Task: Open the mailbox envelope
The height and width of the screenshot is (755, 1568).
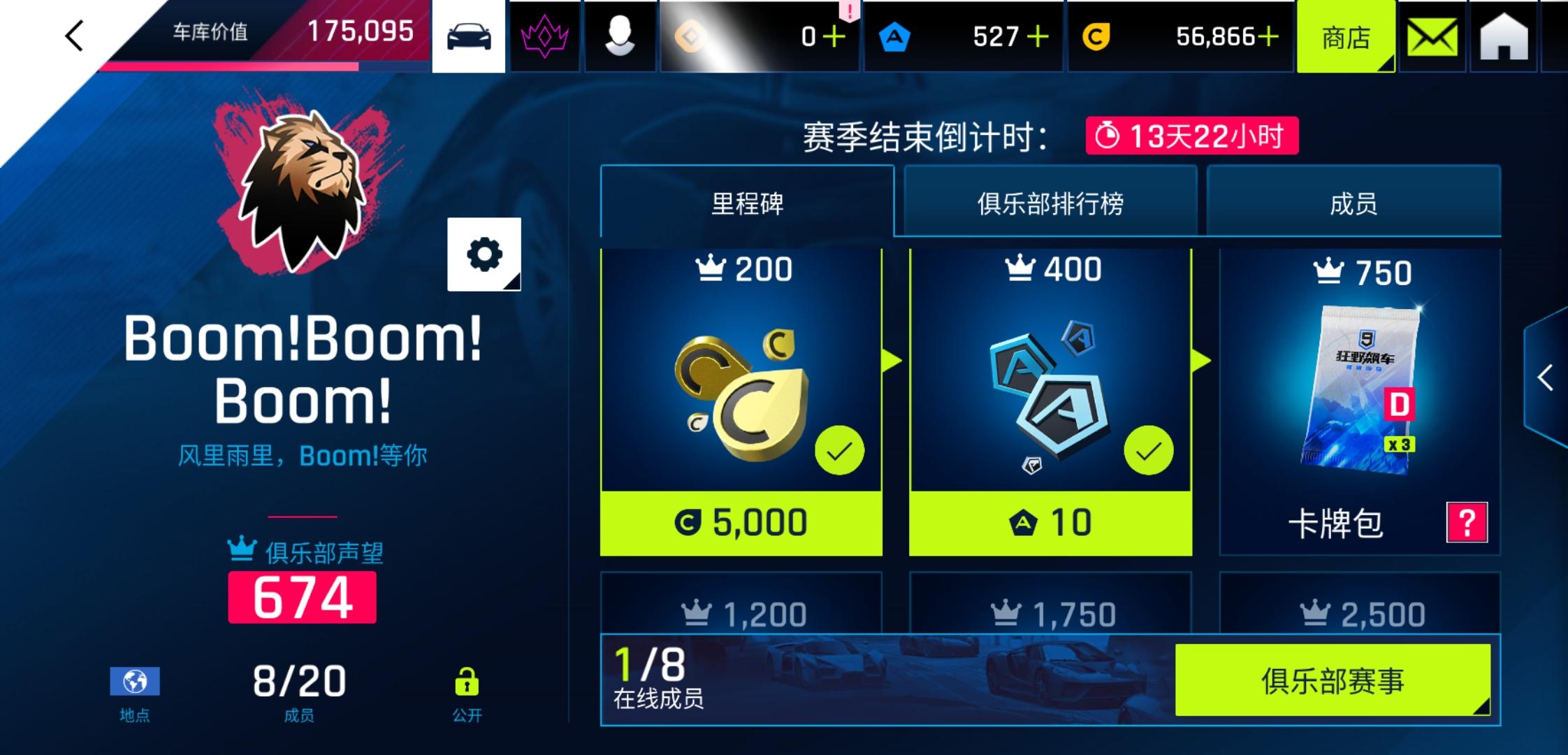Action: tap(1432, 36)
